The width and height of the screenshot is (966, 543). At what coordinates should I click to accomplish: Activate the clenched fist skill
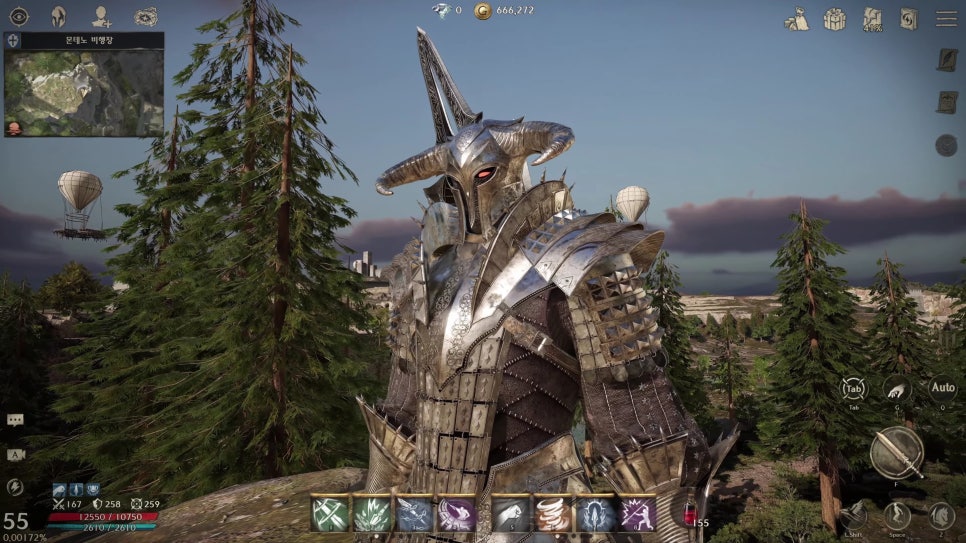click(x=510, y=514)
